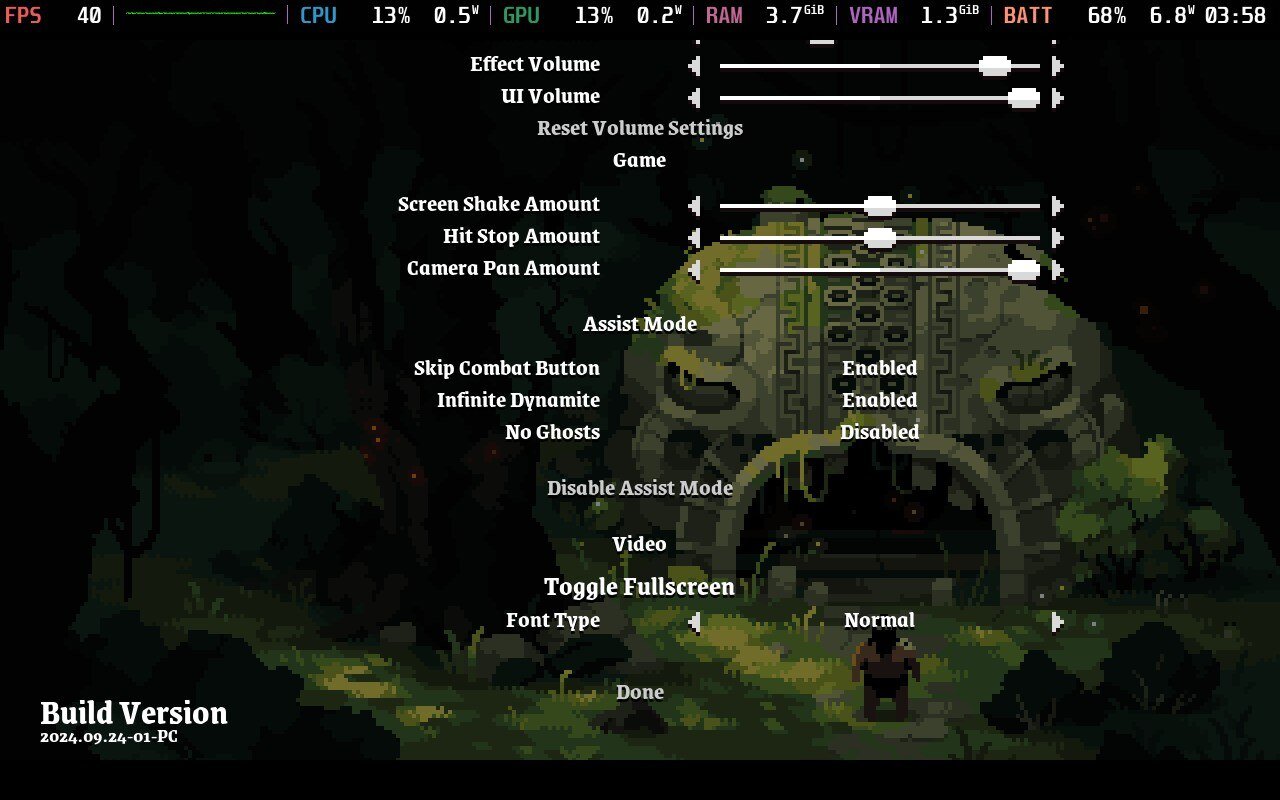Increase Hit Stop Amount with right arrow
The height and width of the screenshot is (800, 1280).
click(x=1057, y=237)
